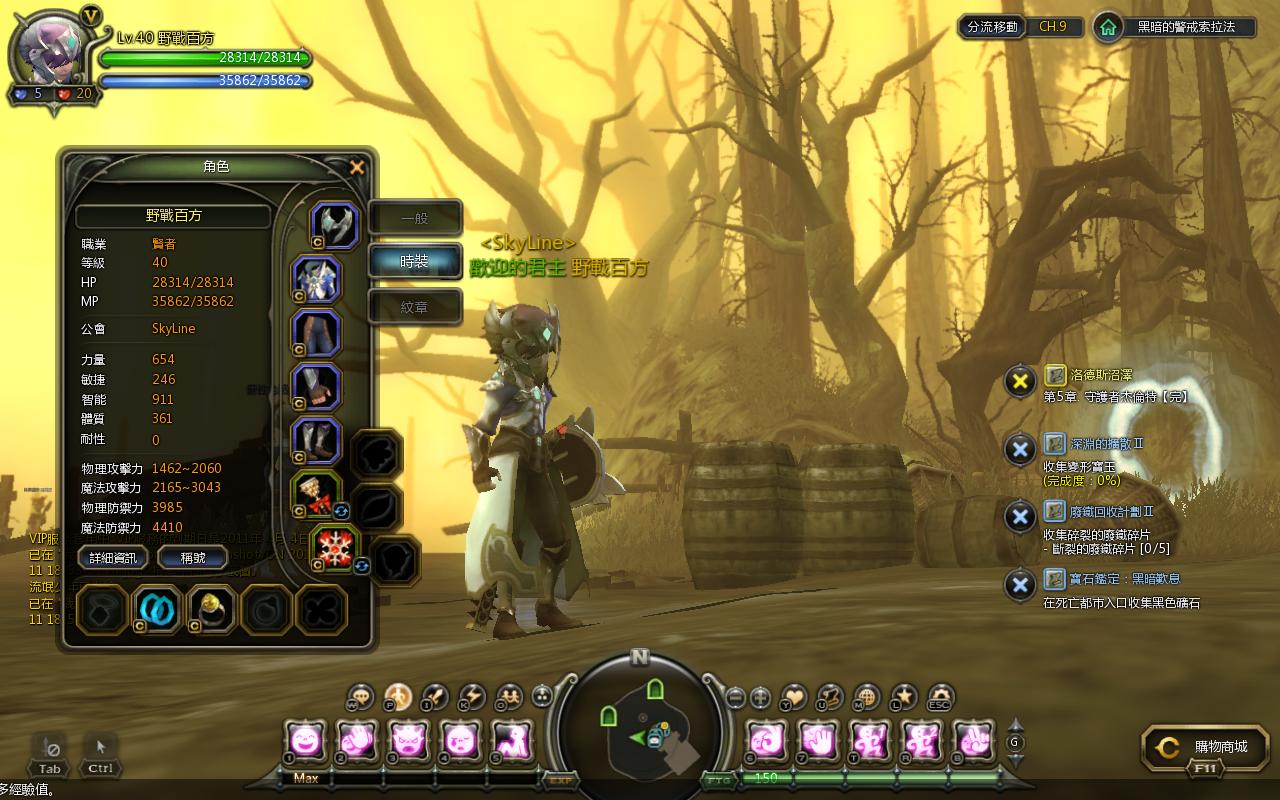Select the costume gloves slot
Image resolution: width=1280 pixels, height=800 pixels.
tap(317, 387)
